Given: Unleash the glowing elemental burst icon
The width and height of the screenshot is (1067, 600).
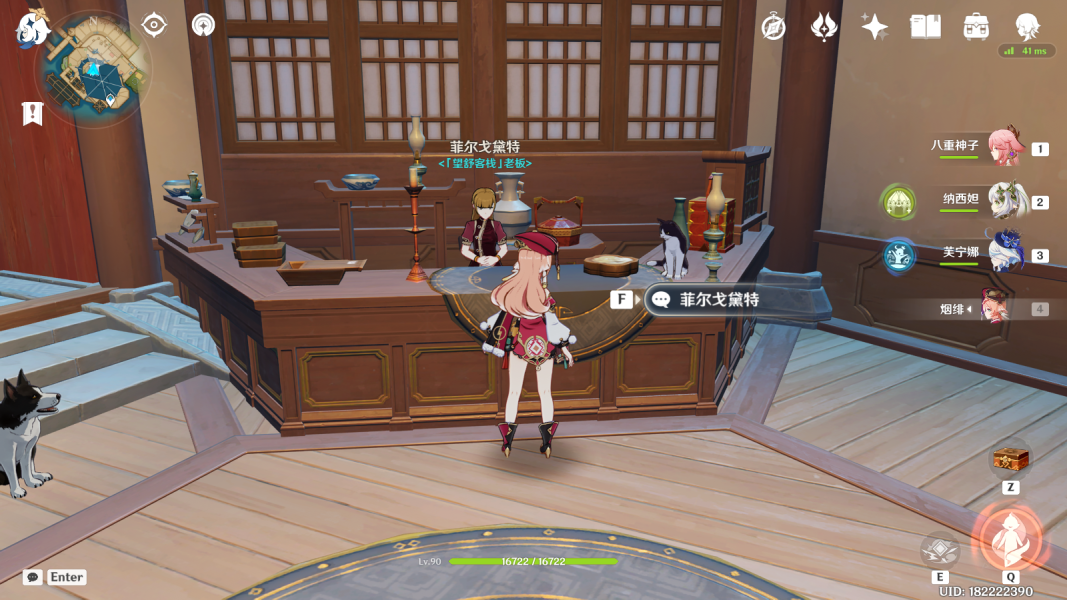Looking at the screenshot, I should tap(1010, 538).
